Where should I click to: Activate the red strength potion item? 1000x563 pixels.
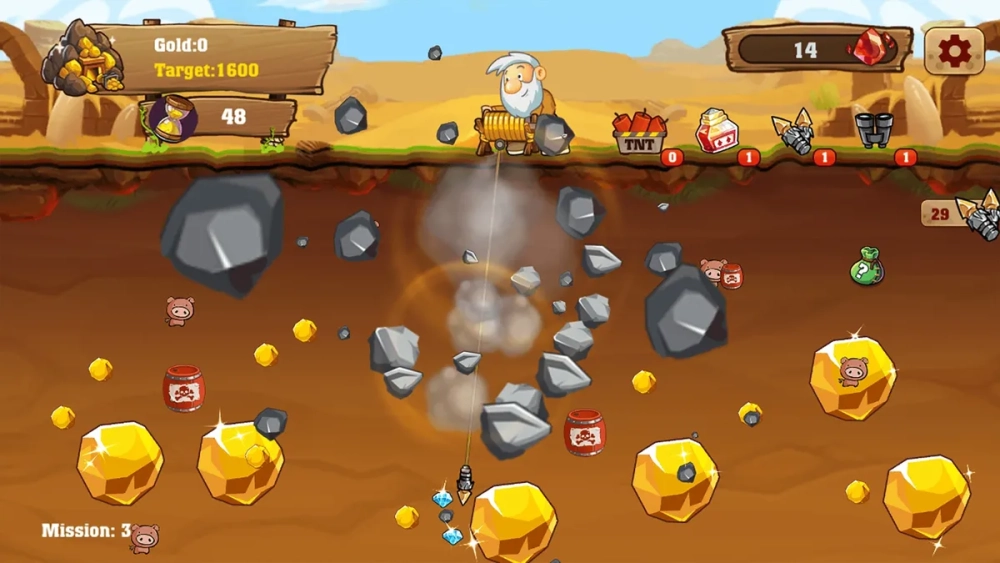point(716,131)
